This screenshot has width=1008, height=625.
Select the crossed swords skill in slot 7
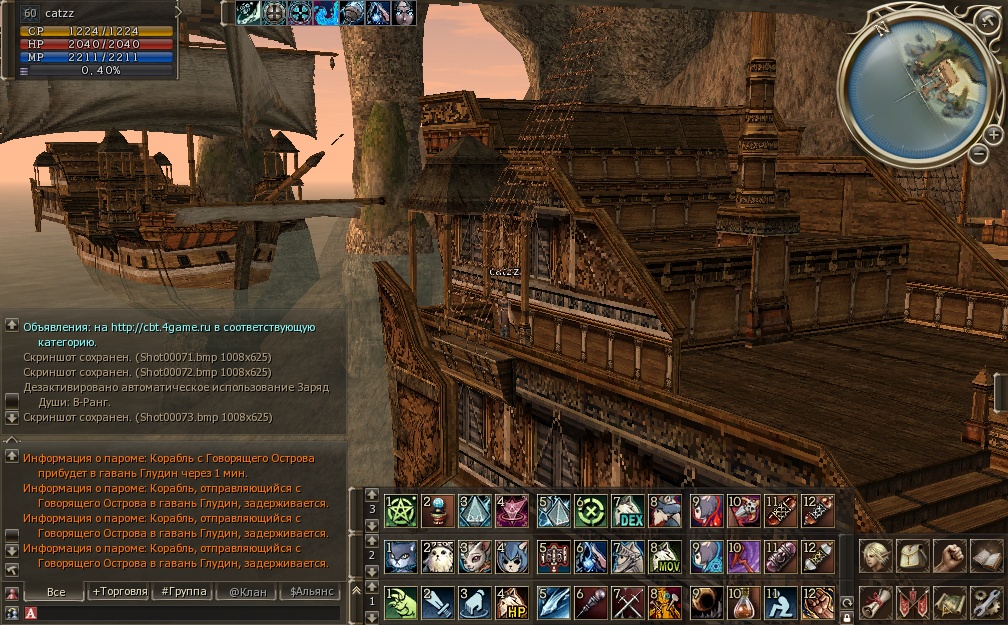pyautogui.click(x=629, y=603)
